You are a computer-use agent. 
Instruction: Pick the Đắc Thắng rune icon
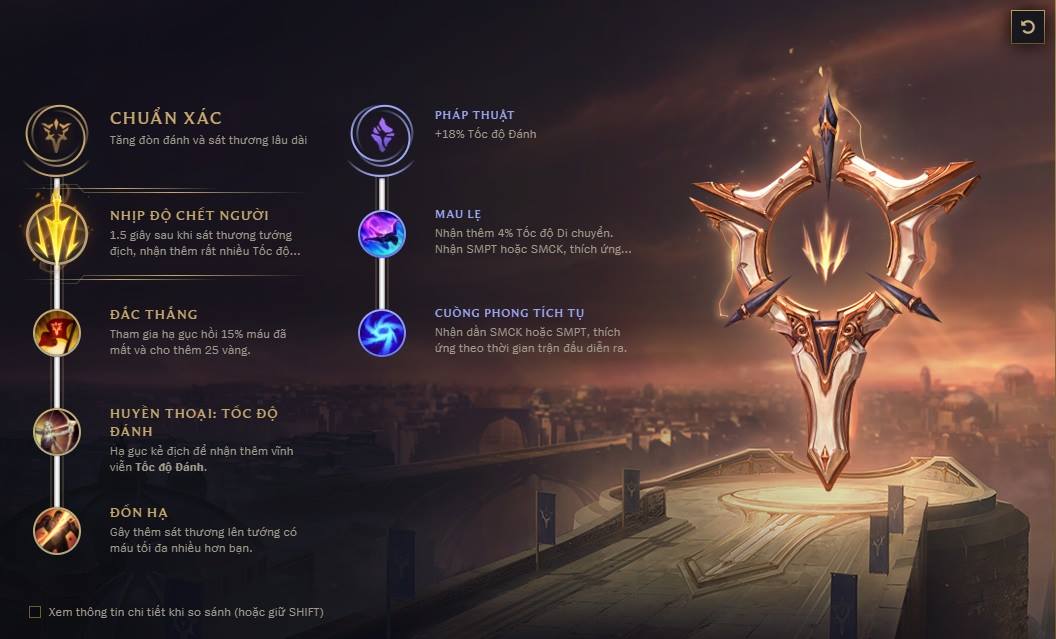coord(56,332)
